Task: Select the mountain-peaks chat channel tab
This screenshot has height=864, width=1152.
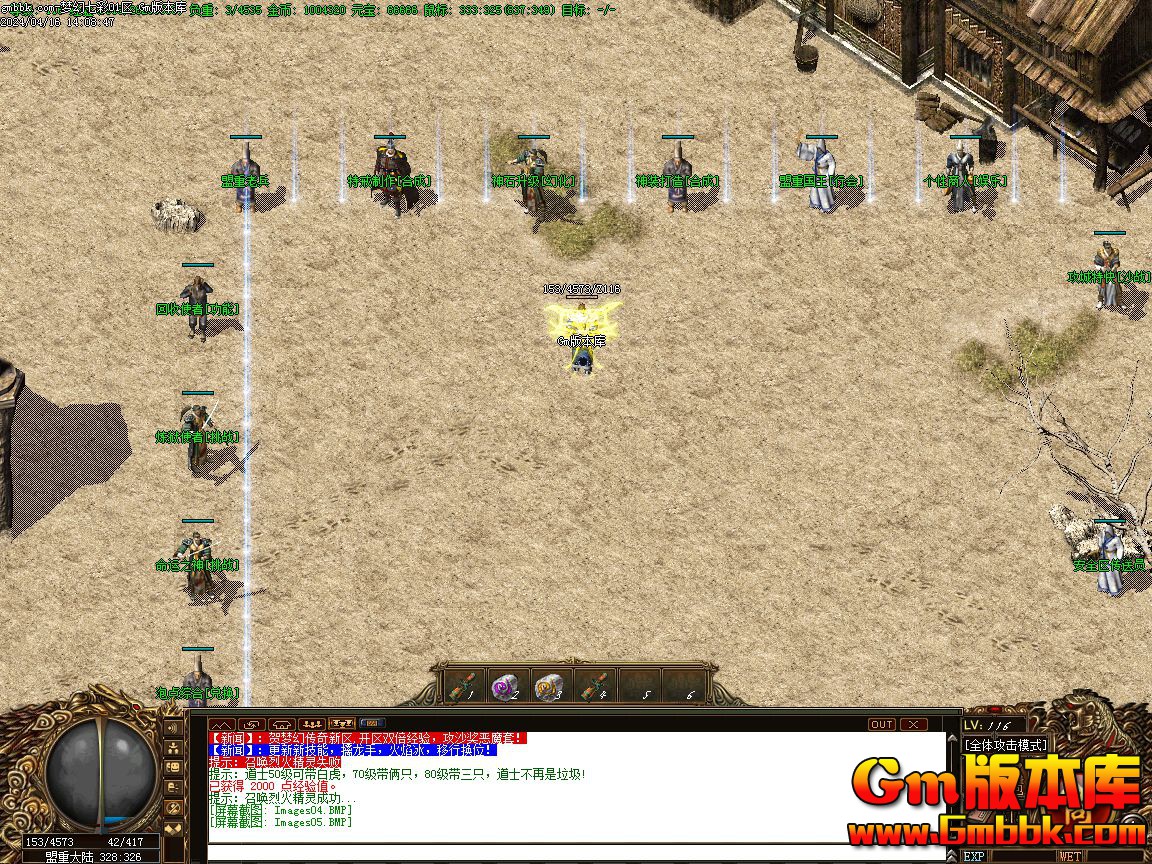Action: 221,724
